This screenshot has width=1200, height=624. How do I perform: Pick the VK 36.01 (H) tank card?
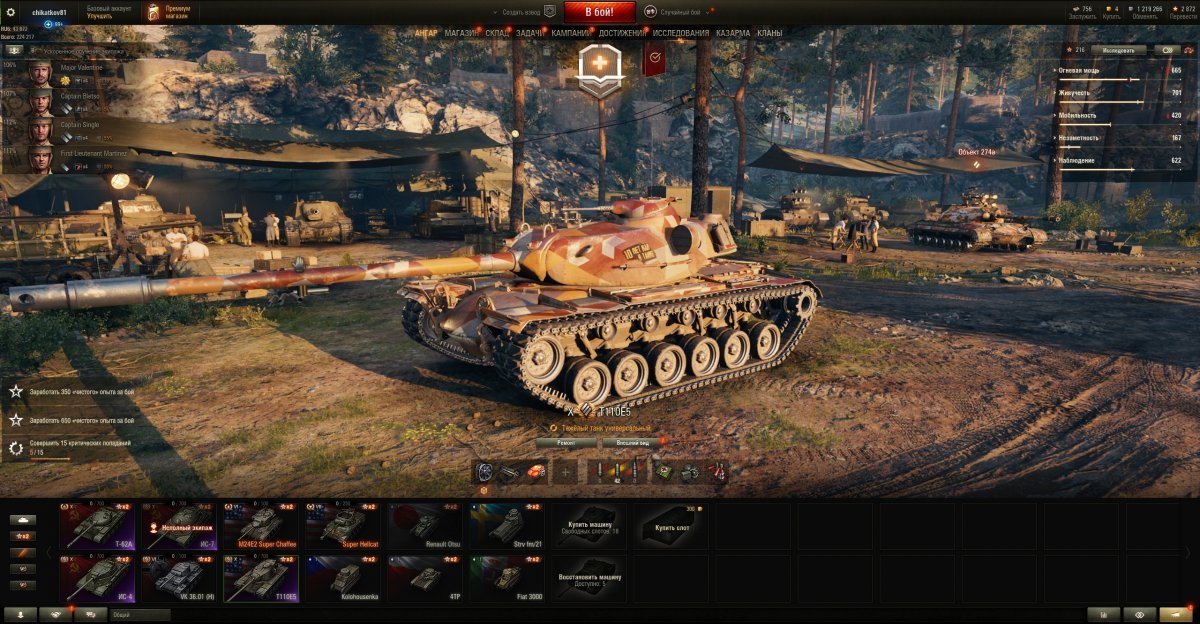[x=179, y=578]
